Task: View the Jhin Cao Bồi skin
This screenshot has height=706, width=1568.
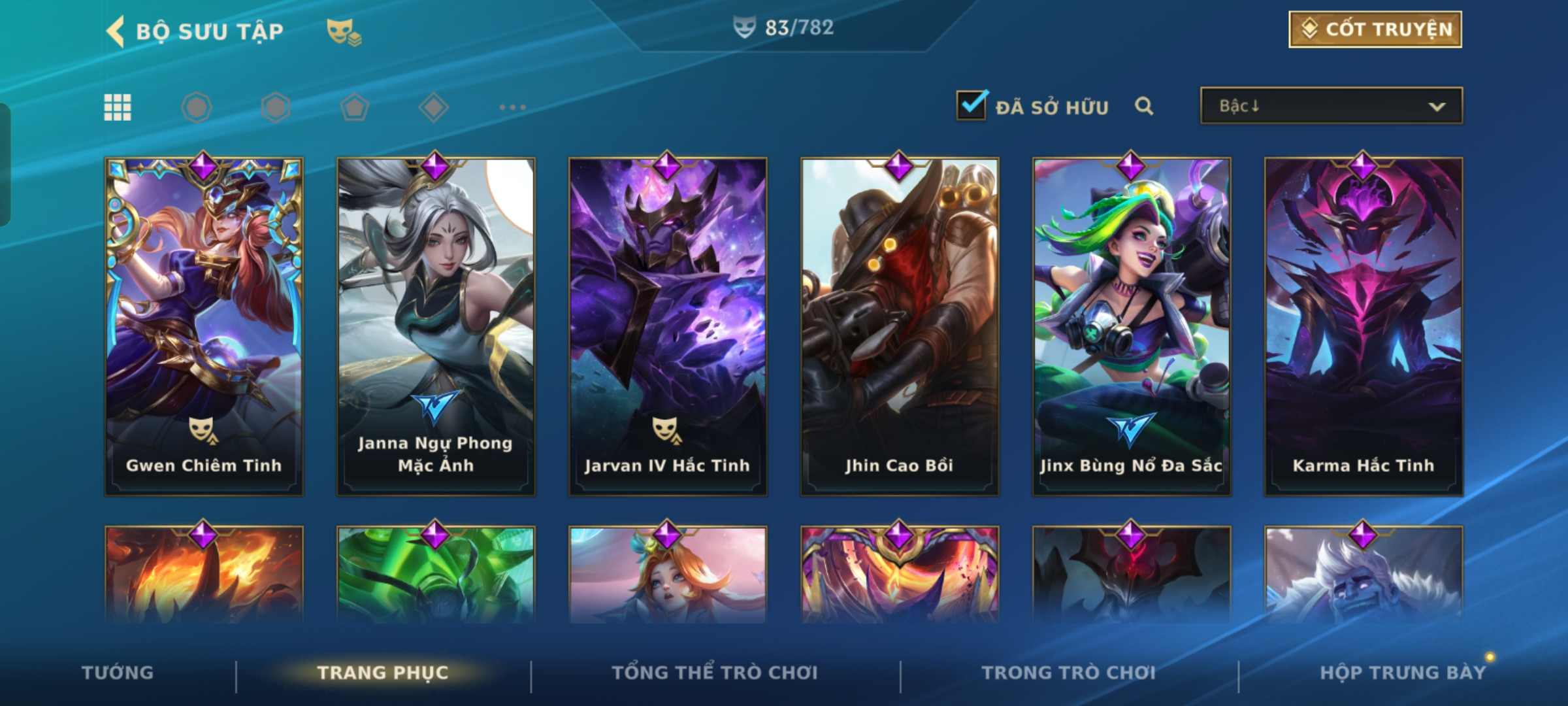Action: point(900,327)
